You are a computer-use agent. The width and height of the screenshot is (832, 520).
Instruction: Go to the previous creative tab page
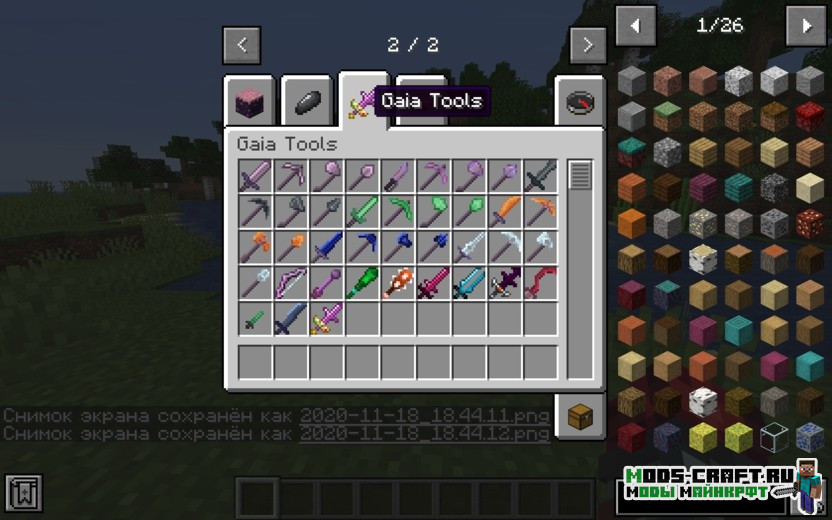242,45
